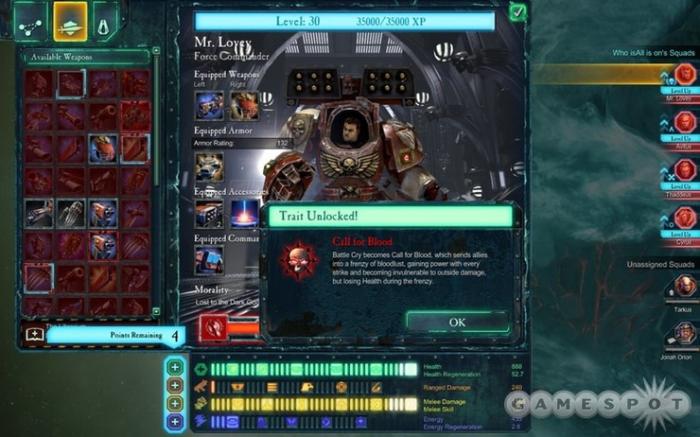700x437 pixels.
Task: Add a point to the Energy stat
Action: click(x=174, y=421)
